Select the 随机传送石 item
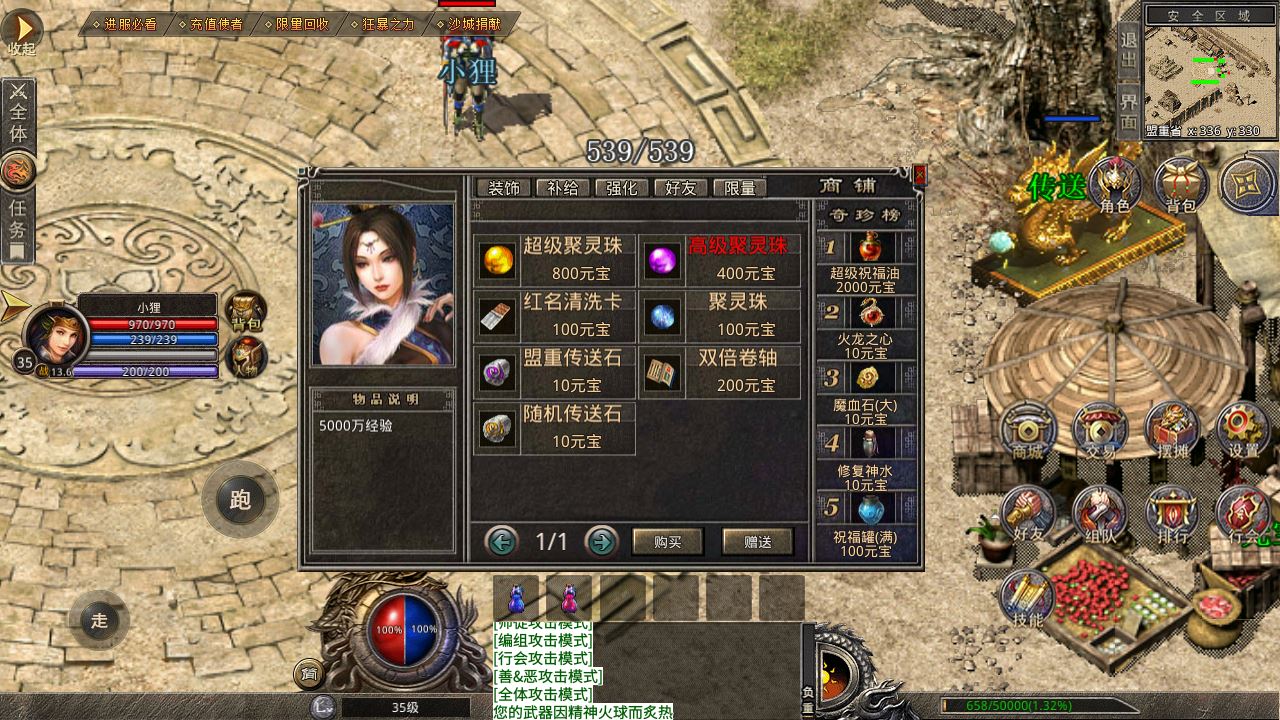This screenshot has width=1280, height=720. pos(555,428)
